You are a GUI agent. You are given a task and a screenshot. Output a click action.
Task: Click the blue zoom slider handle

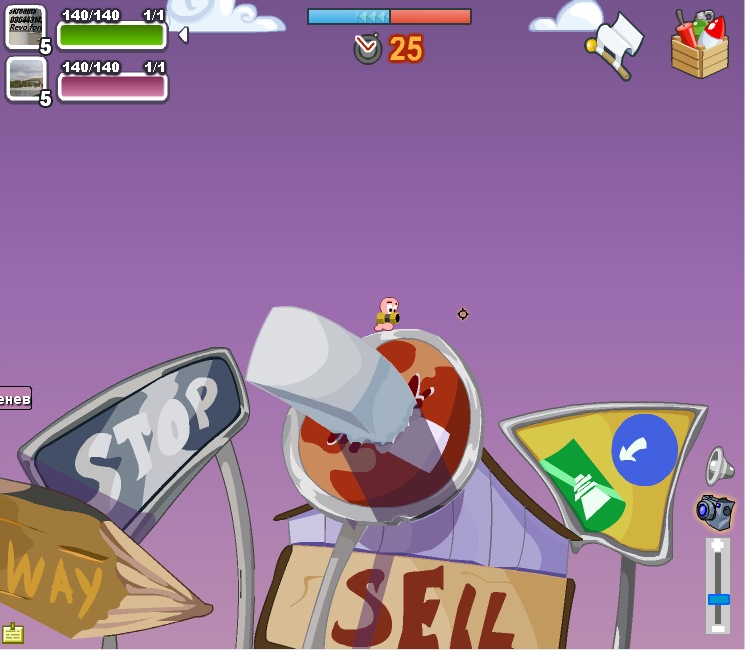(718, 599)
